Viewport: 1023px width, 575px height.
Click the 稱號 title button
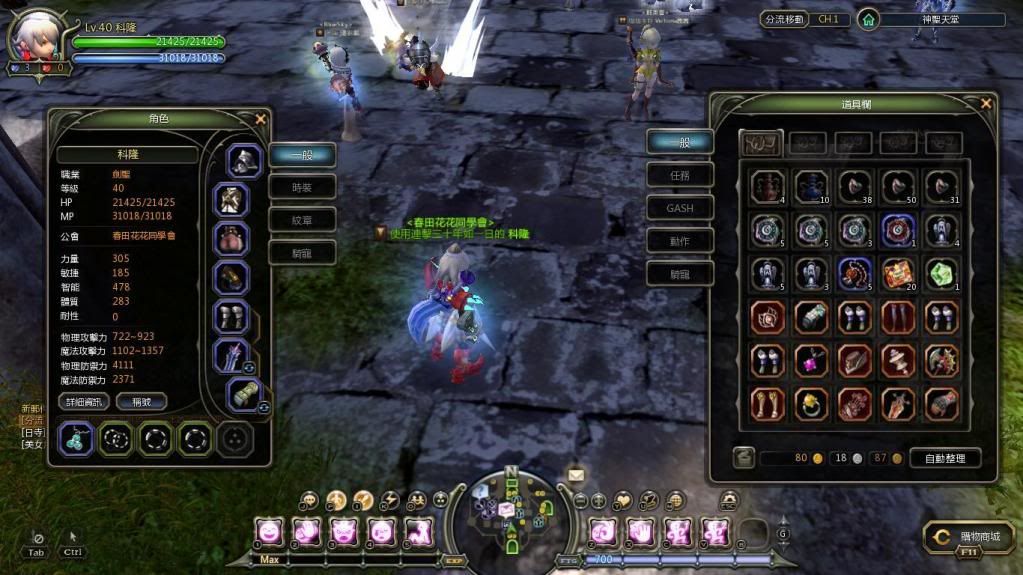tap(141, 401)
